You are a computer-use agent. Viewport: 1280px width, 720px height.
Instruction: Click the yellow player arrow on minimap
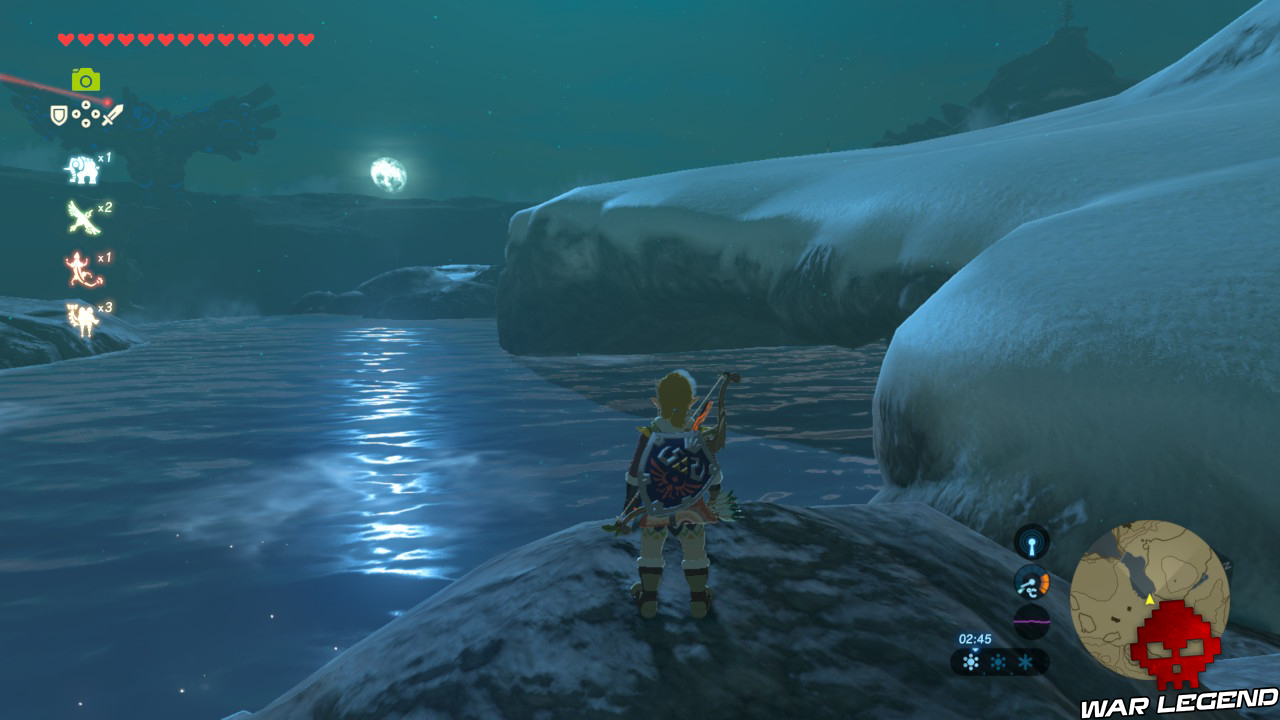[1150, 598]
